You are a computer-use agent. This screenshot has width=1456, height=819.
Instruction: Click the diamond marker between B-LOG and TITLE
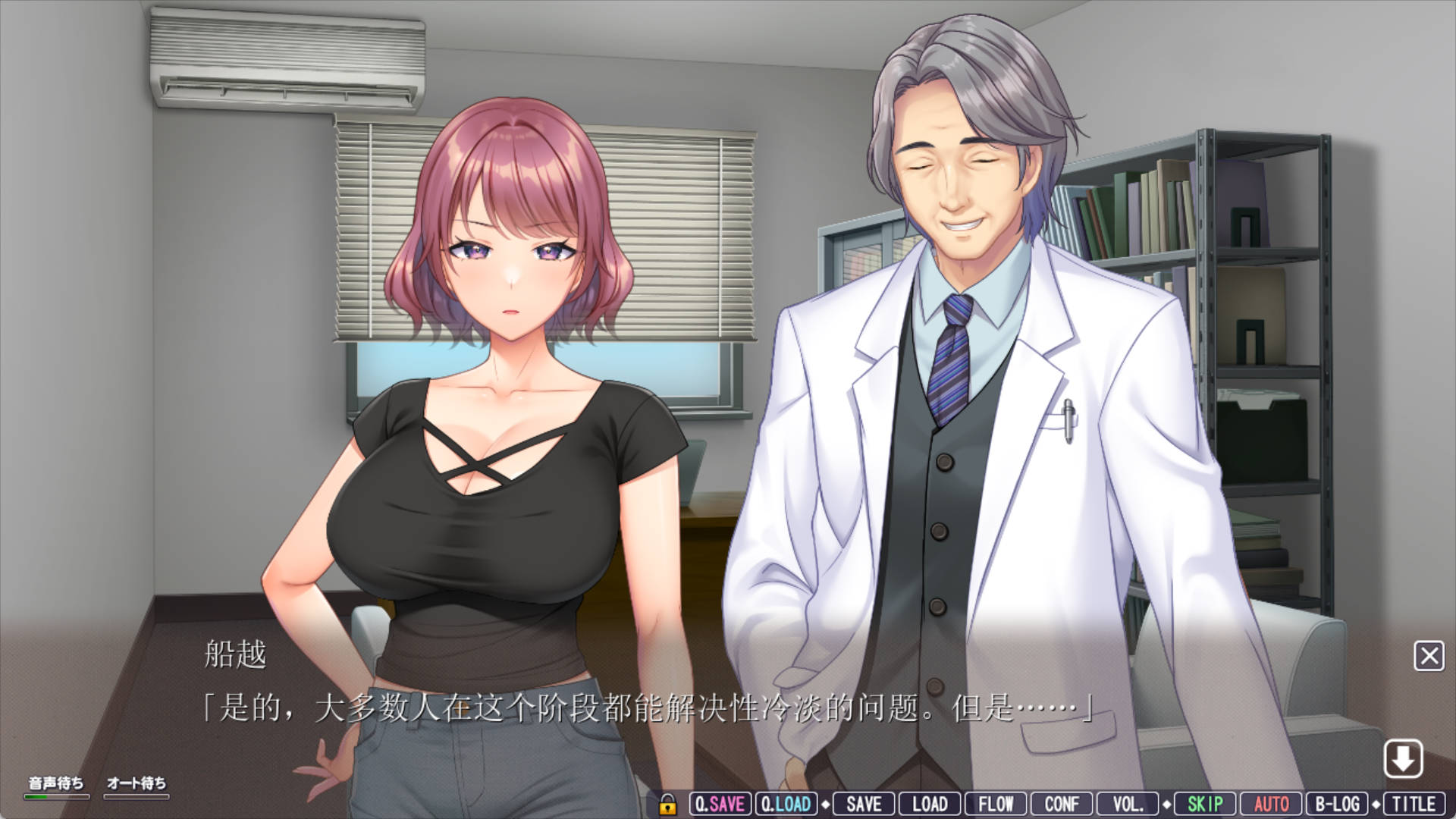coord(1376,804)
